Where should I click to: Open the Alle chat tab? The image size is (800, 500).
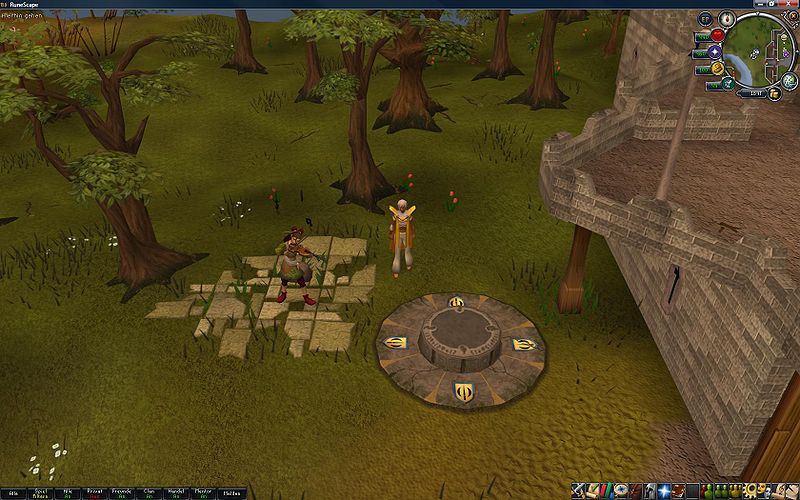[x=14, y=492]
